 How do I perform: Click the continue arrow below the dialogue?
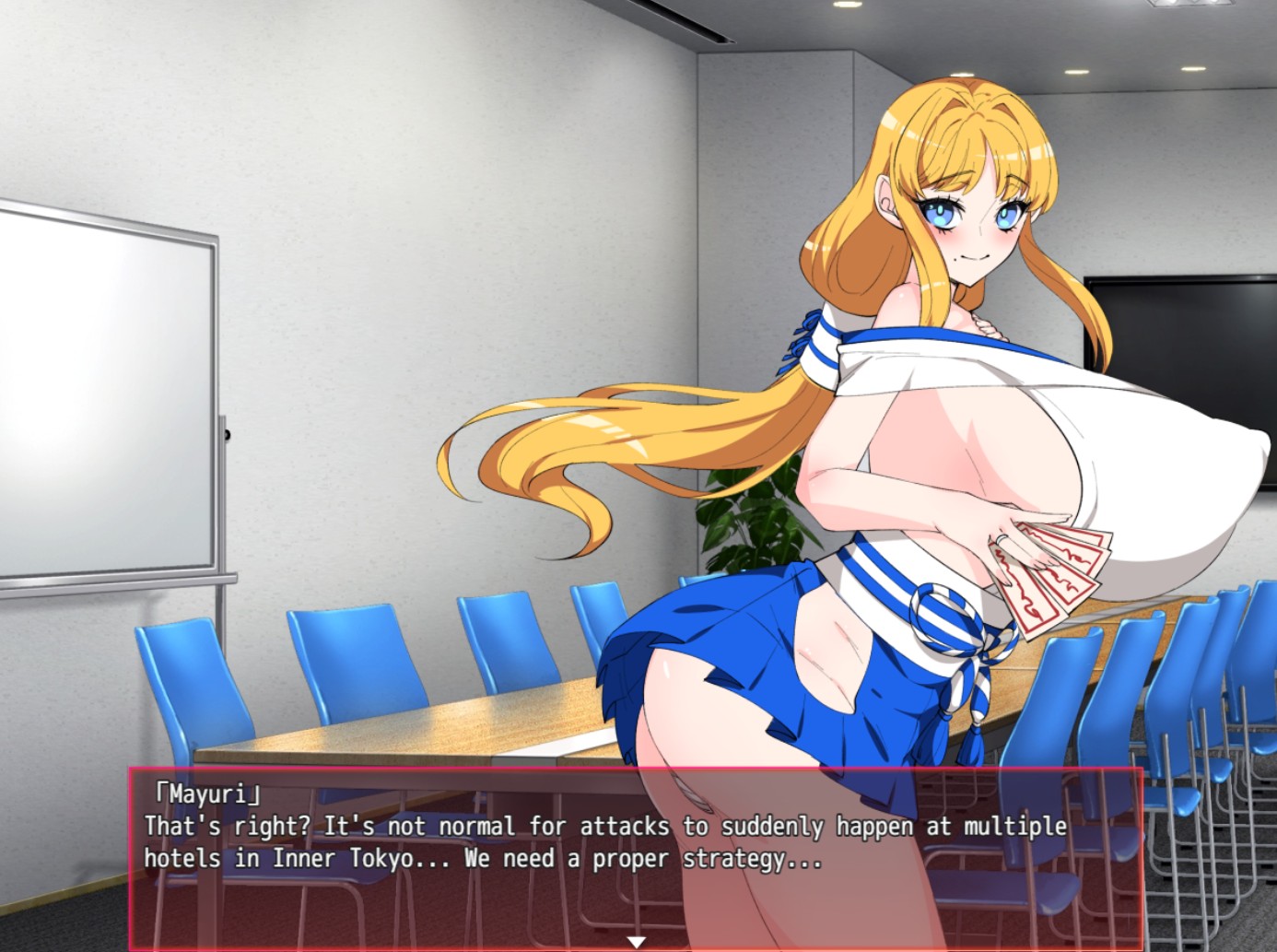pos(637,939)
